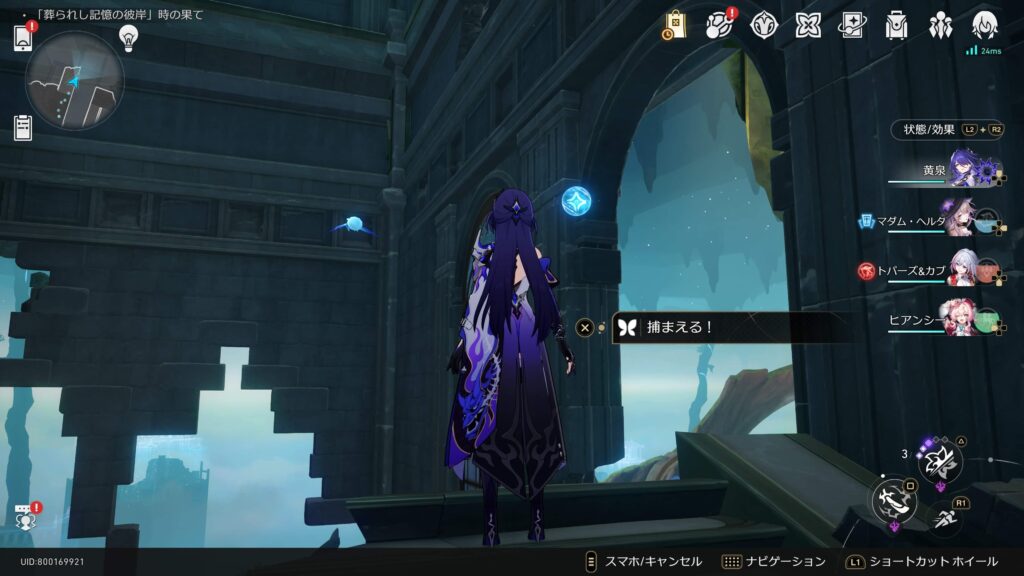Open the character head profile icon
The height and width of the screenshot is (576, 1024).
[985, 25]
